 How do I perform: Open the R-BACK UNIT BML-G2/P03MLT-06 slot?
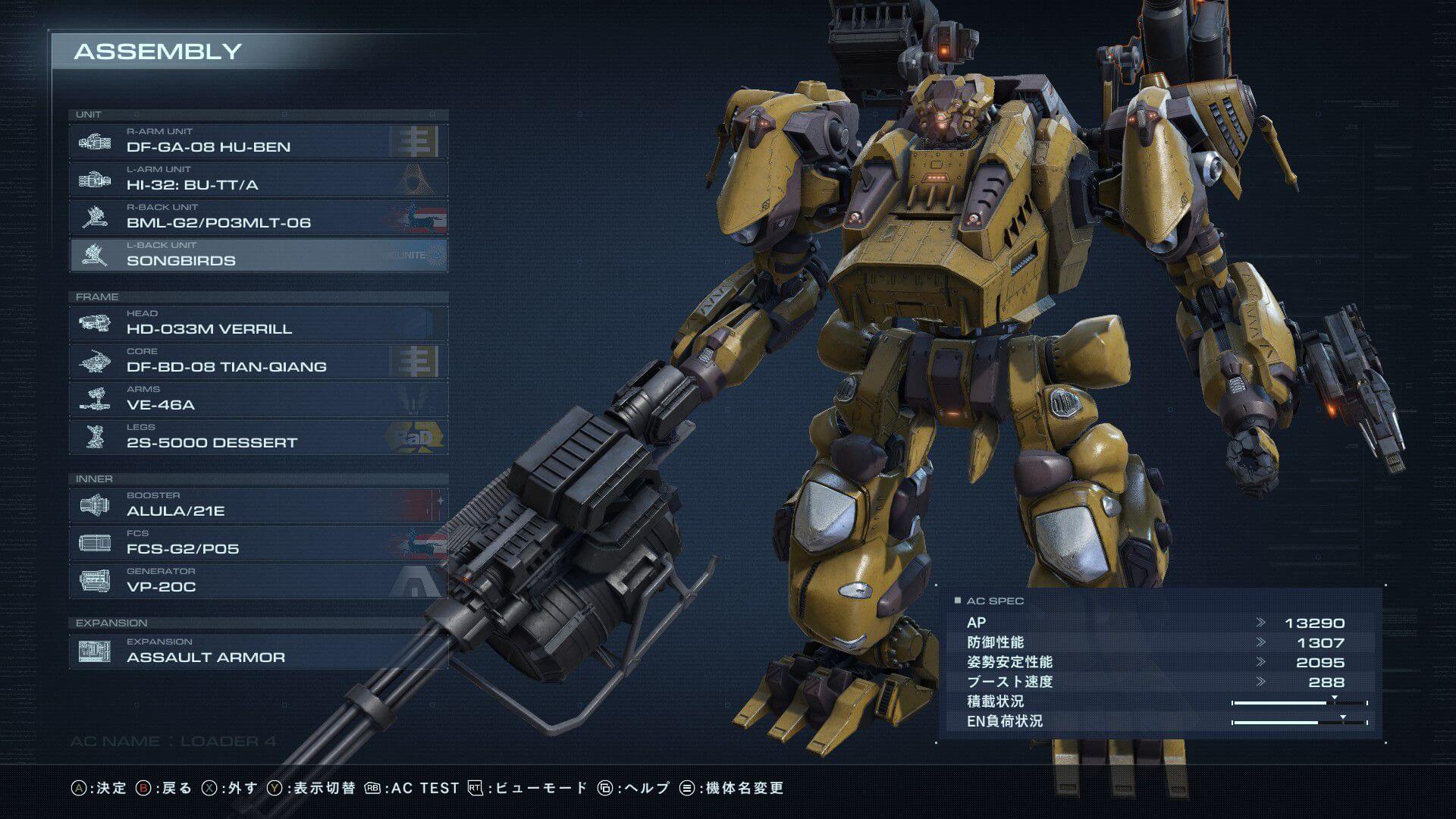(x=258, y=217)
